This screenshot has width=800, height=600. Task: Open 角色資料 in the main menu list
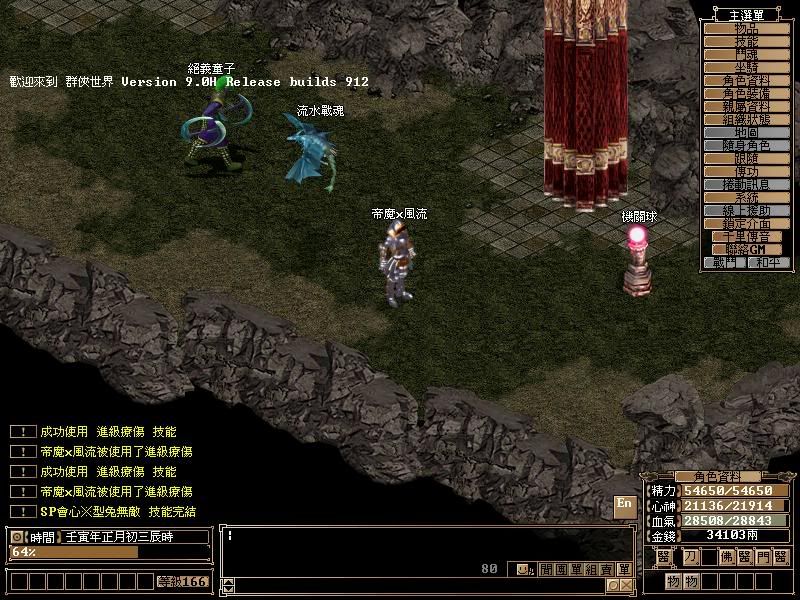[748, 81]
